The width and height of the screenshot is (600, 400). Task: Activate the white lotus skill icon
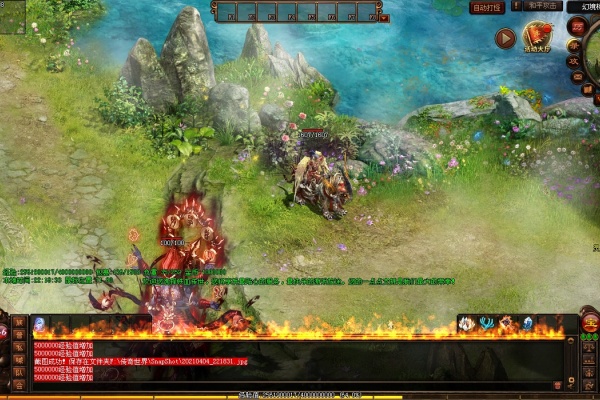click(x=467, y=323)
